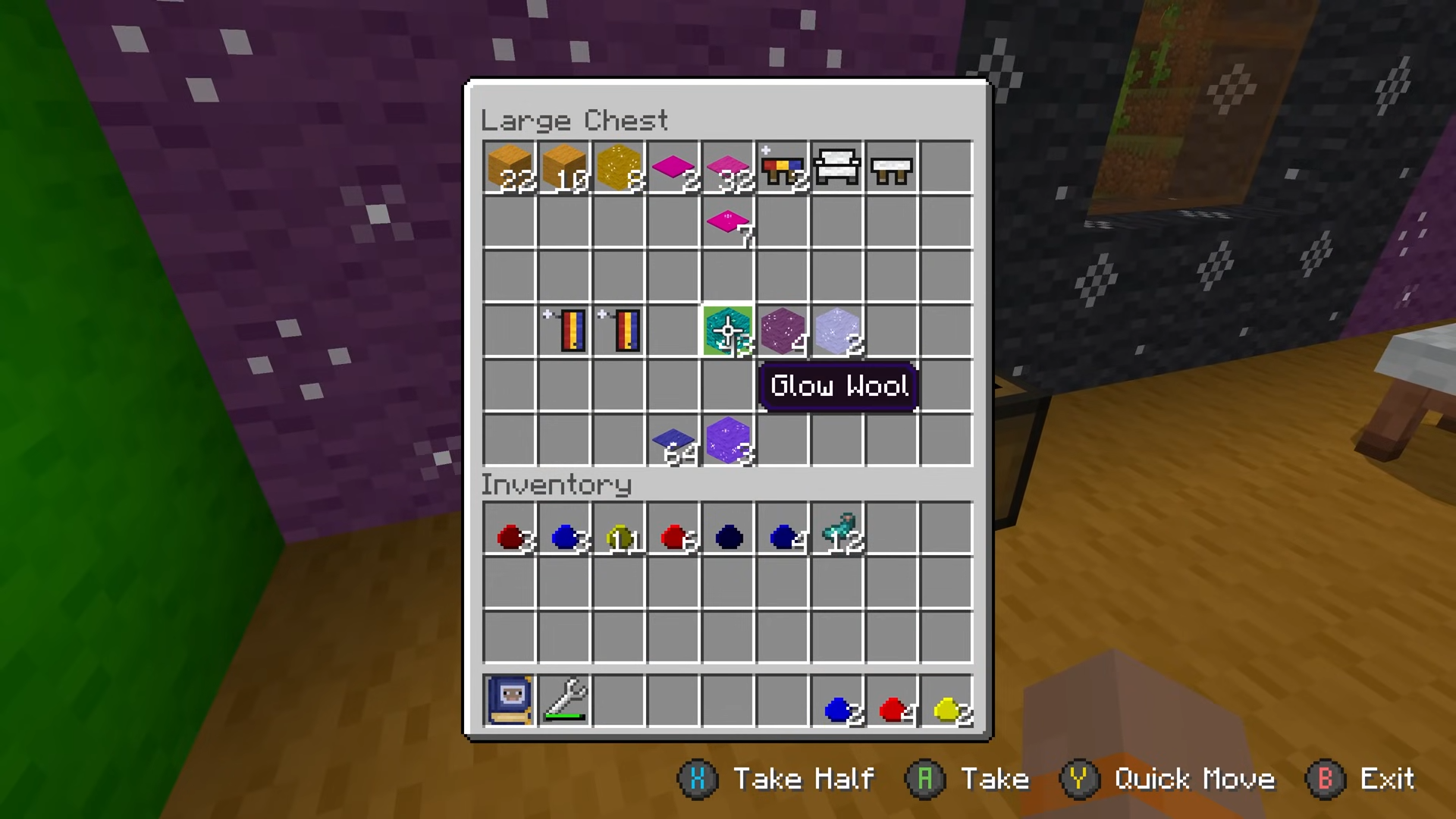
Task: Take the magenta carpet stack of 7
Action: 728,222
